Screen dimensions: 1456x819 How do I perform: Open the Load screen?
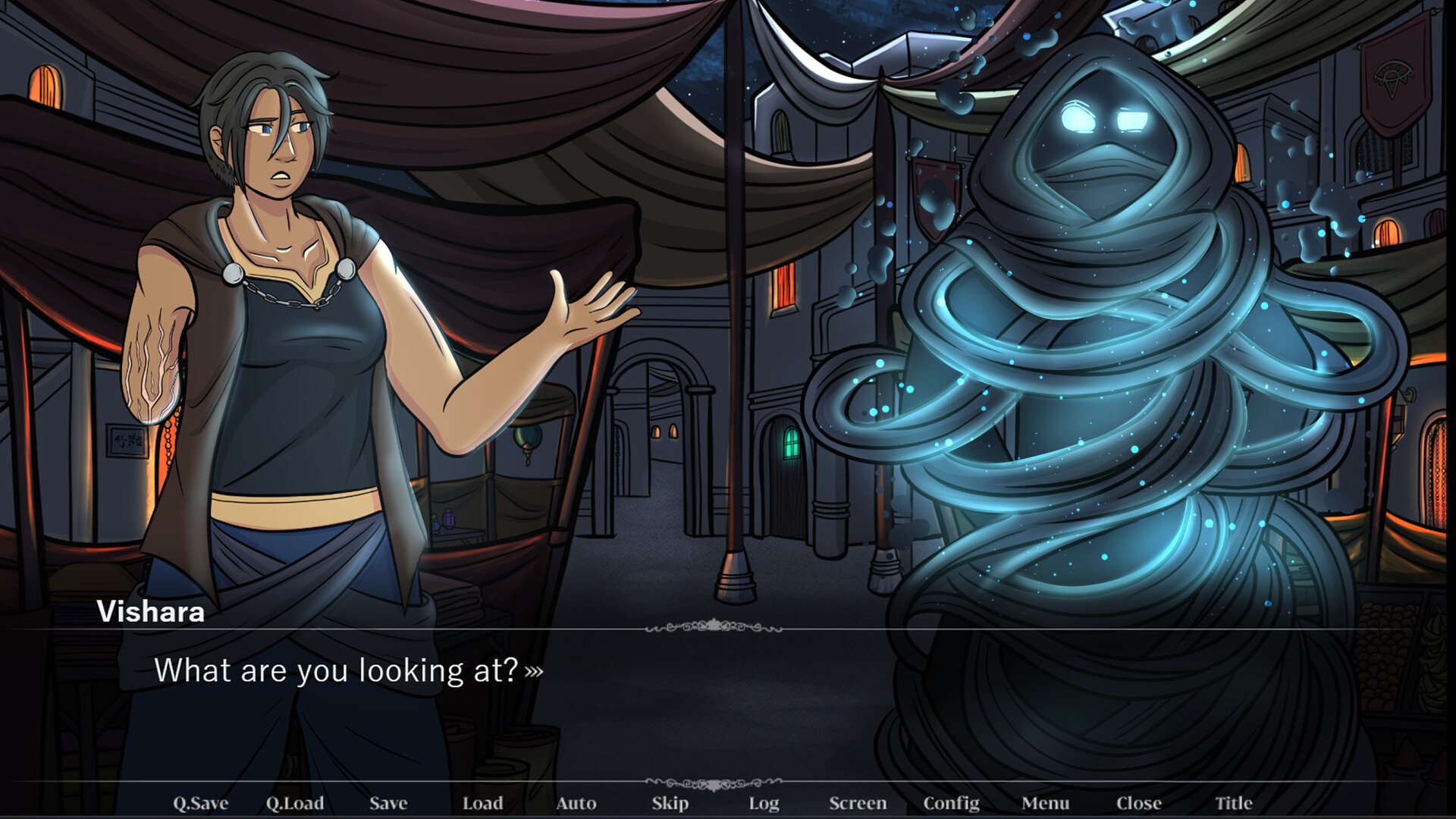[483, 802]
